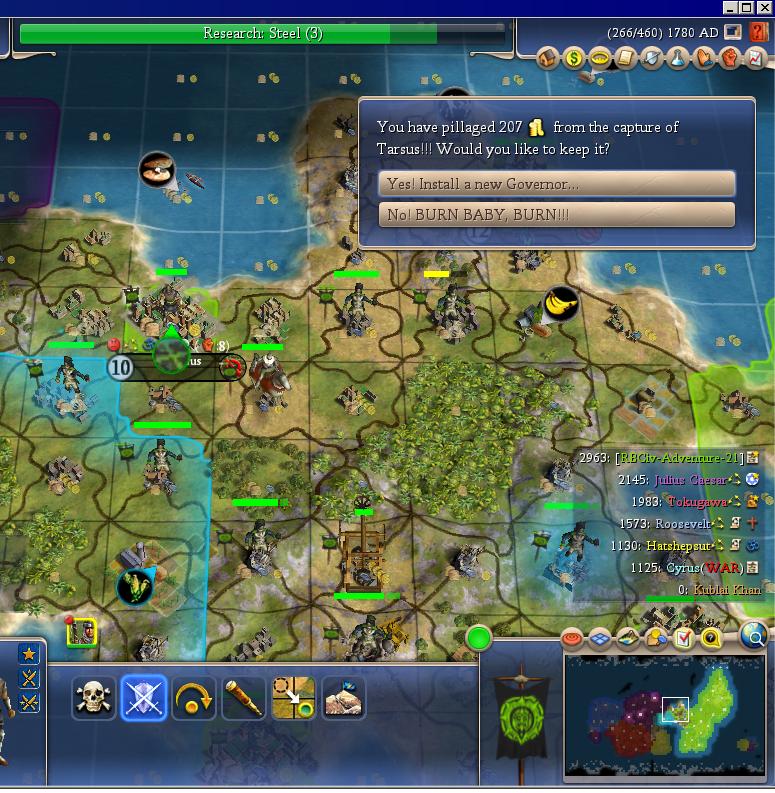Select the spyglass sentry action

(244, 698)
